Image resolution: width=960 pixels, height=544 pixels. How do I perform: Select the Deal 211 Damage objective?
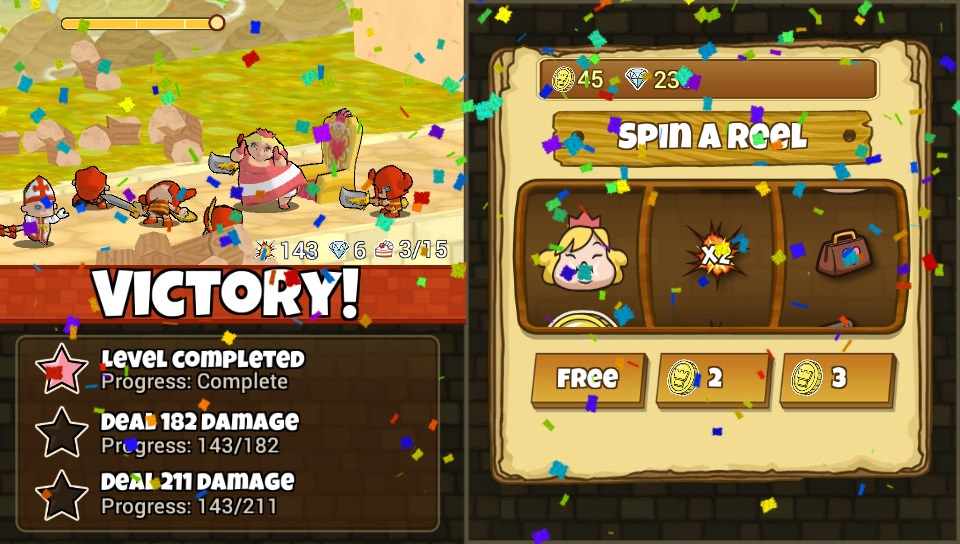coord(197,494)
